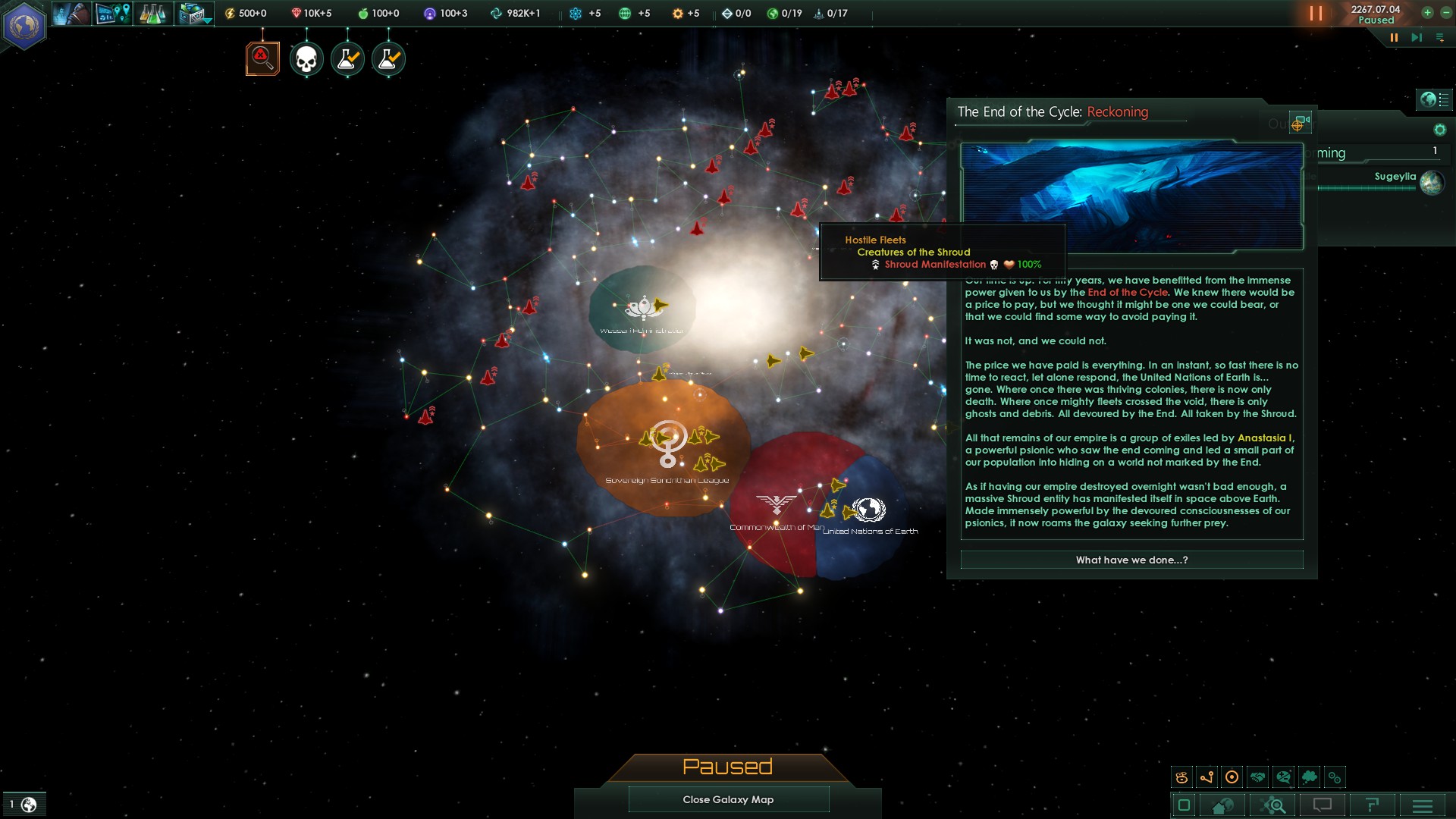Decrease game speed with the minus button
This screenshot has height=819, width=1456.
click(1445, 12)
